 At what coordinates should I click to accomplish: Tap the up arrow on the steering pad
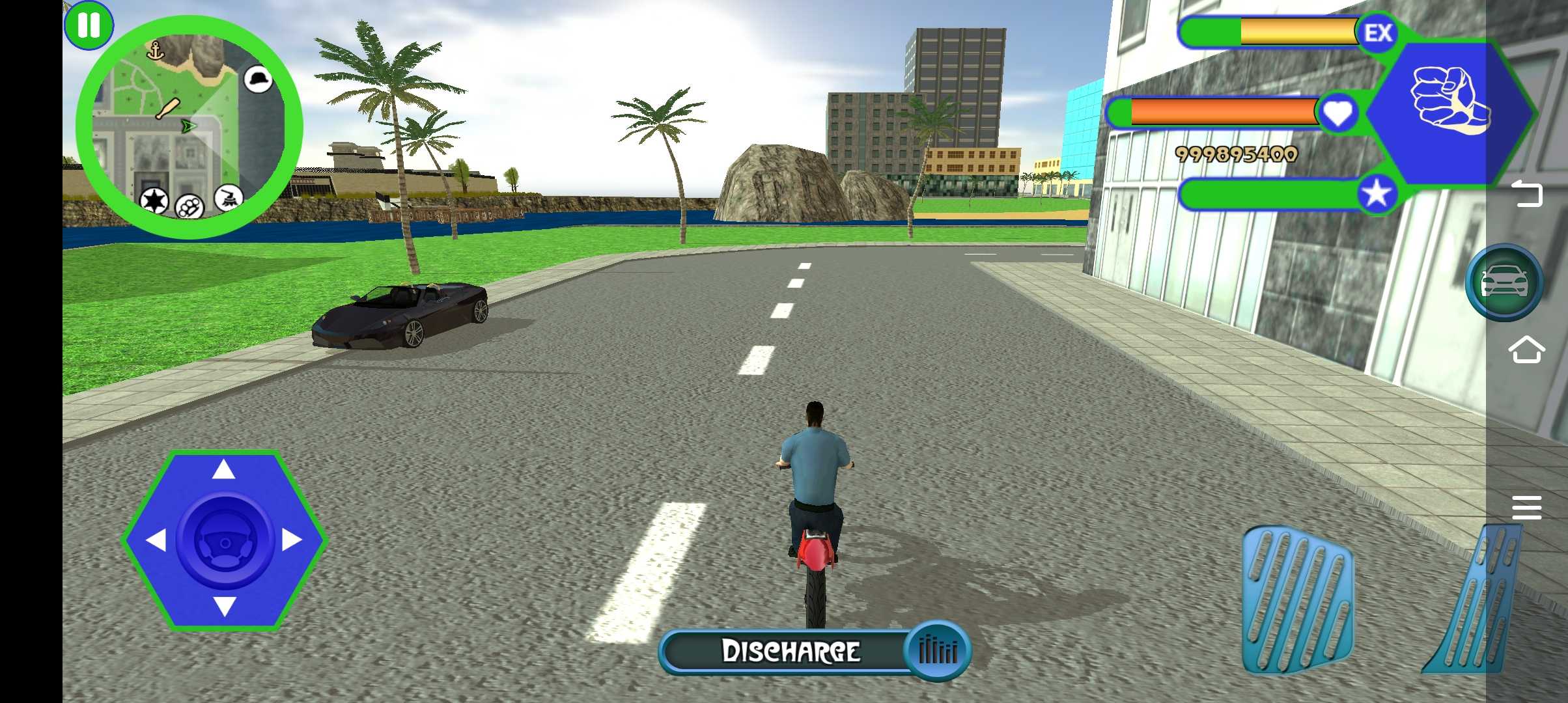224,469
